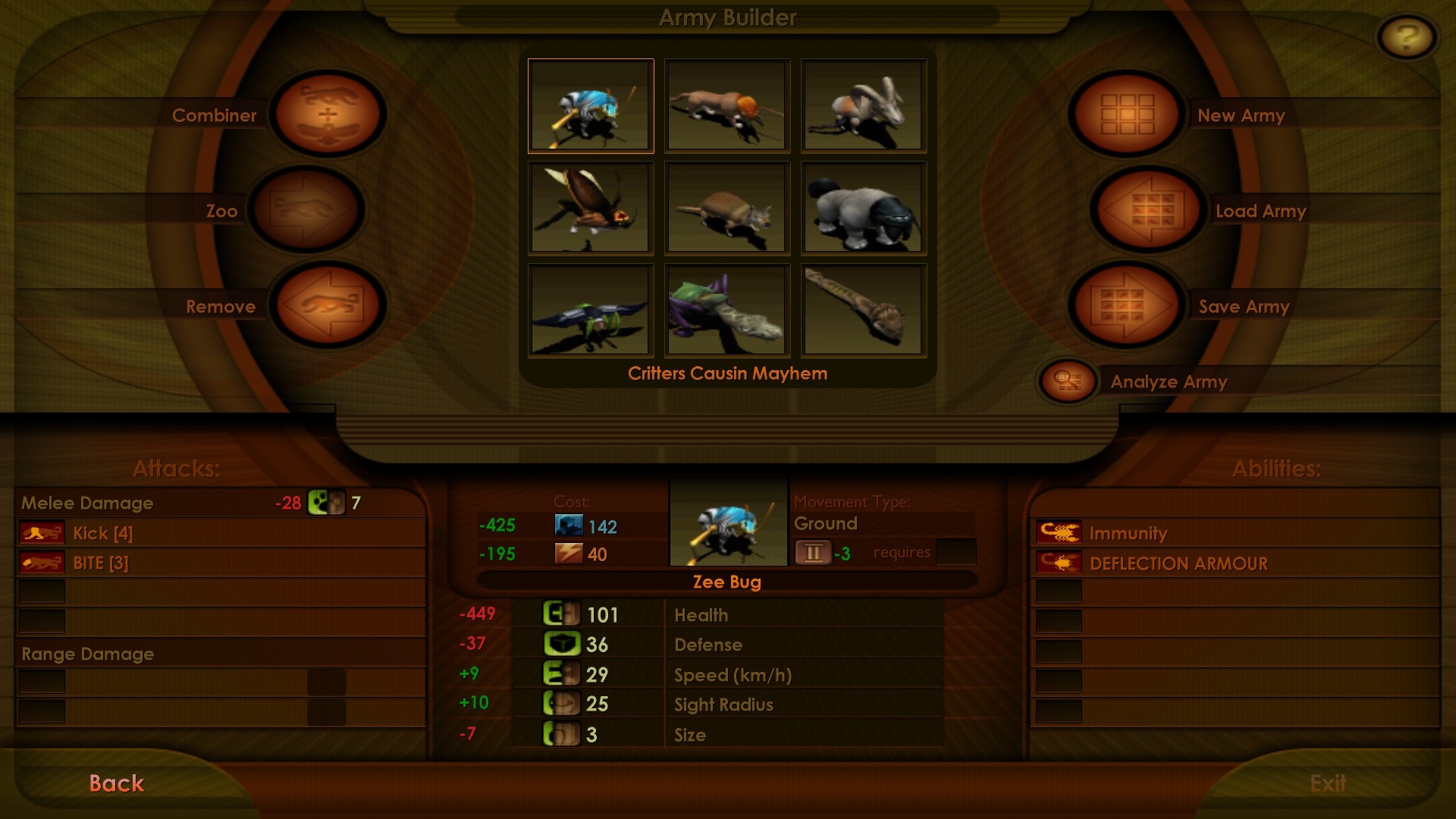Select the brown beetle creature slot

point(591,208)
